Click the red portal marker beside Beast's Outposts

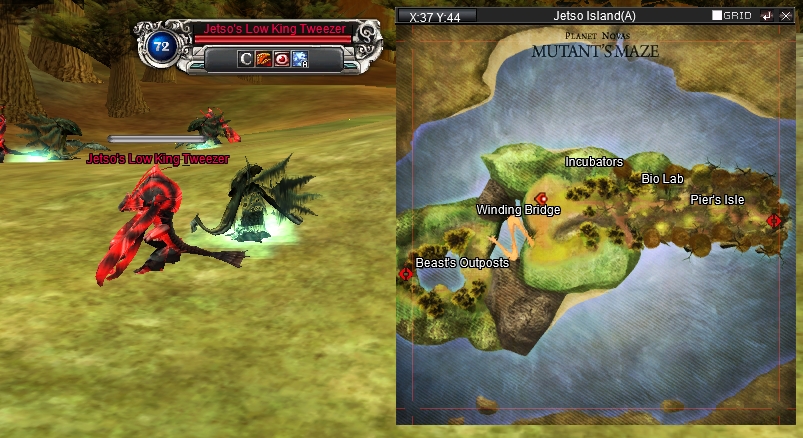pyautogui.click(x=406, y=274)
